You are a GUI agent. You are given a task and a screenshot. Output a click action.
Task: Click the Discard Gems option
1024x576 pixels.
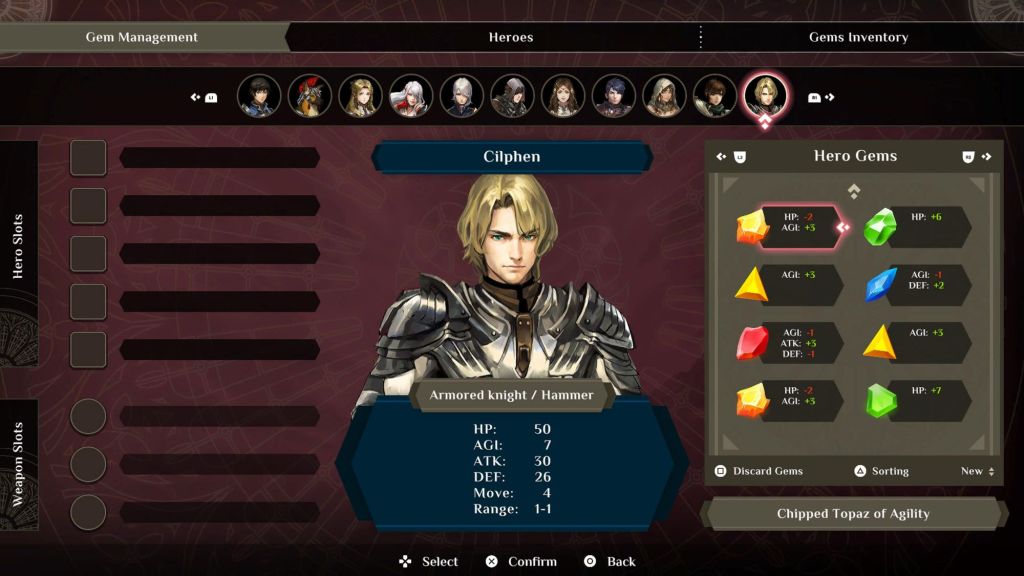pyautogui.click(x=759, y=471)
